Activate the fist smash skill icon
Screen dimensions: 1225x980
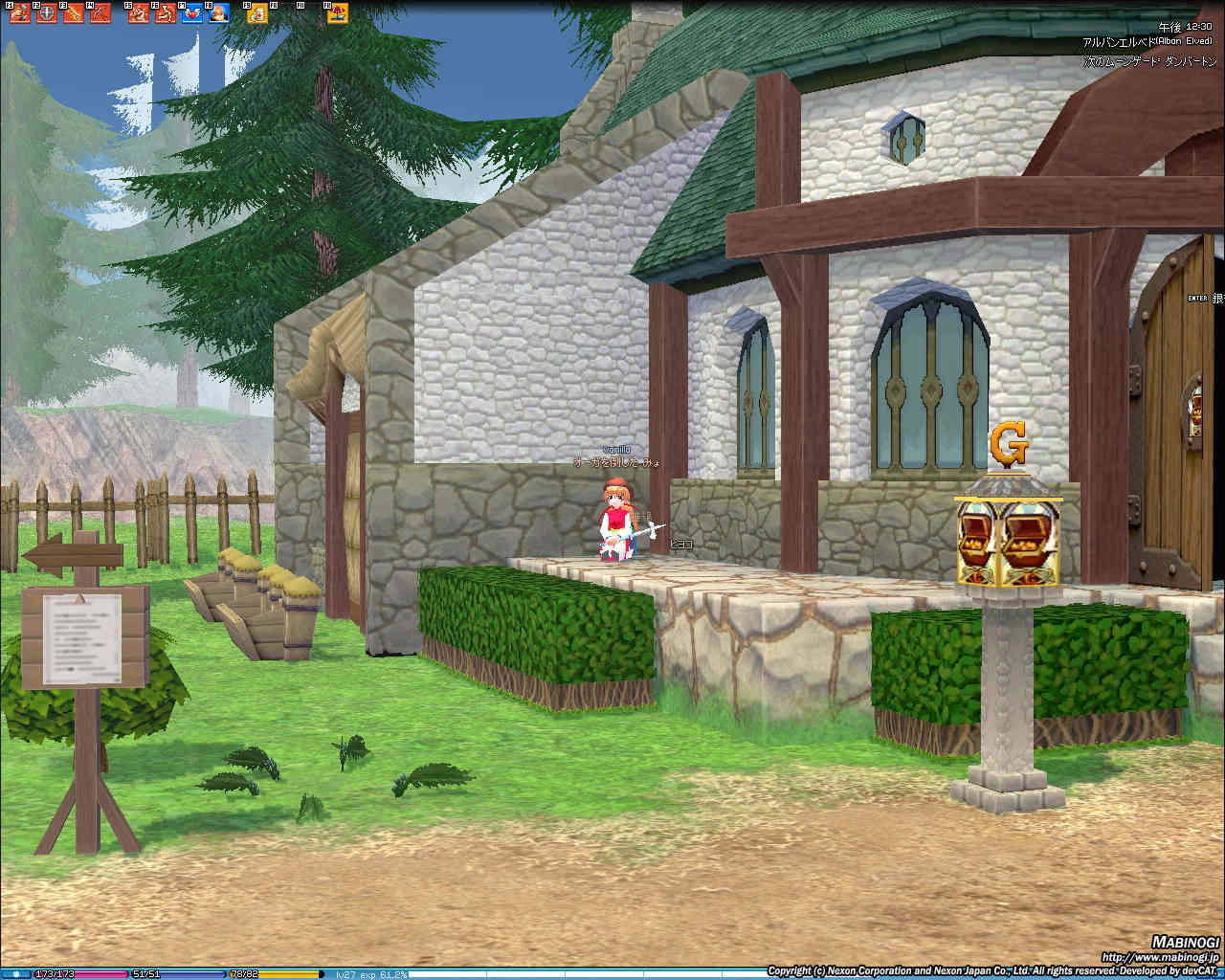(20, 13)
